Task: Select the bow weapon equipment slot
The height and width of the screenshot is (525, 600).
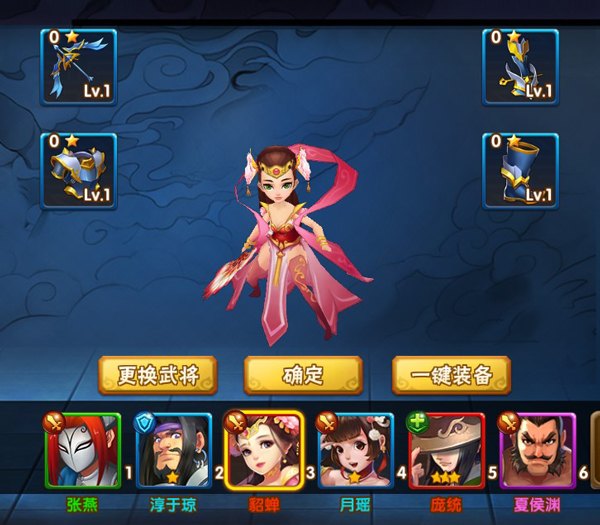Action: pyautogui.click(x=78, y=66)
